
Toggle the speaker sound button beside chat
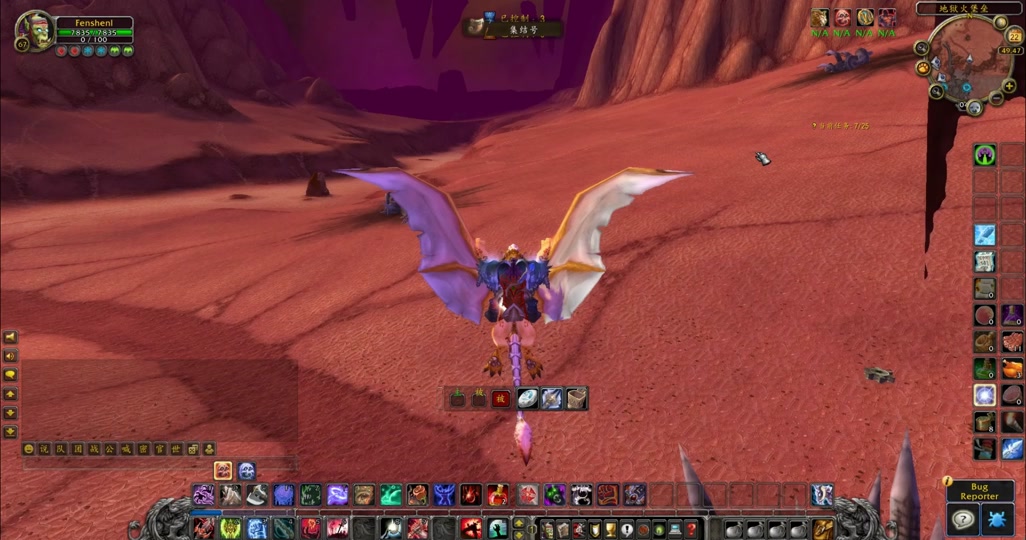point(10,356)
